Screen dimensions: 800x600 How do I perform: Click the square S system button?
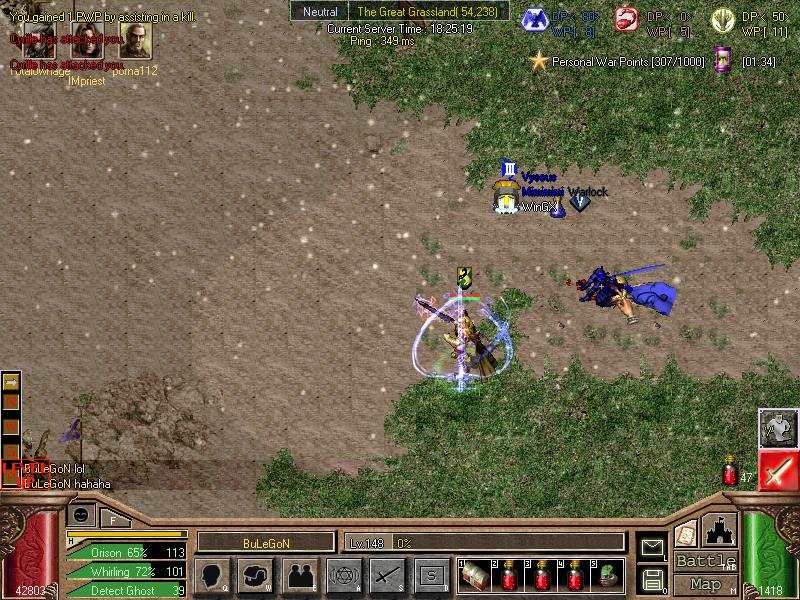[x=430, y=575]
